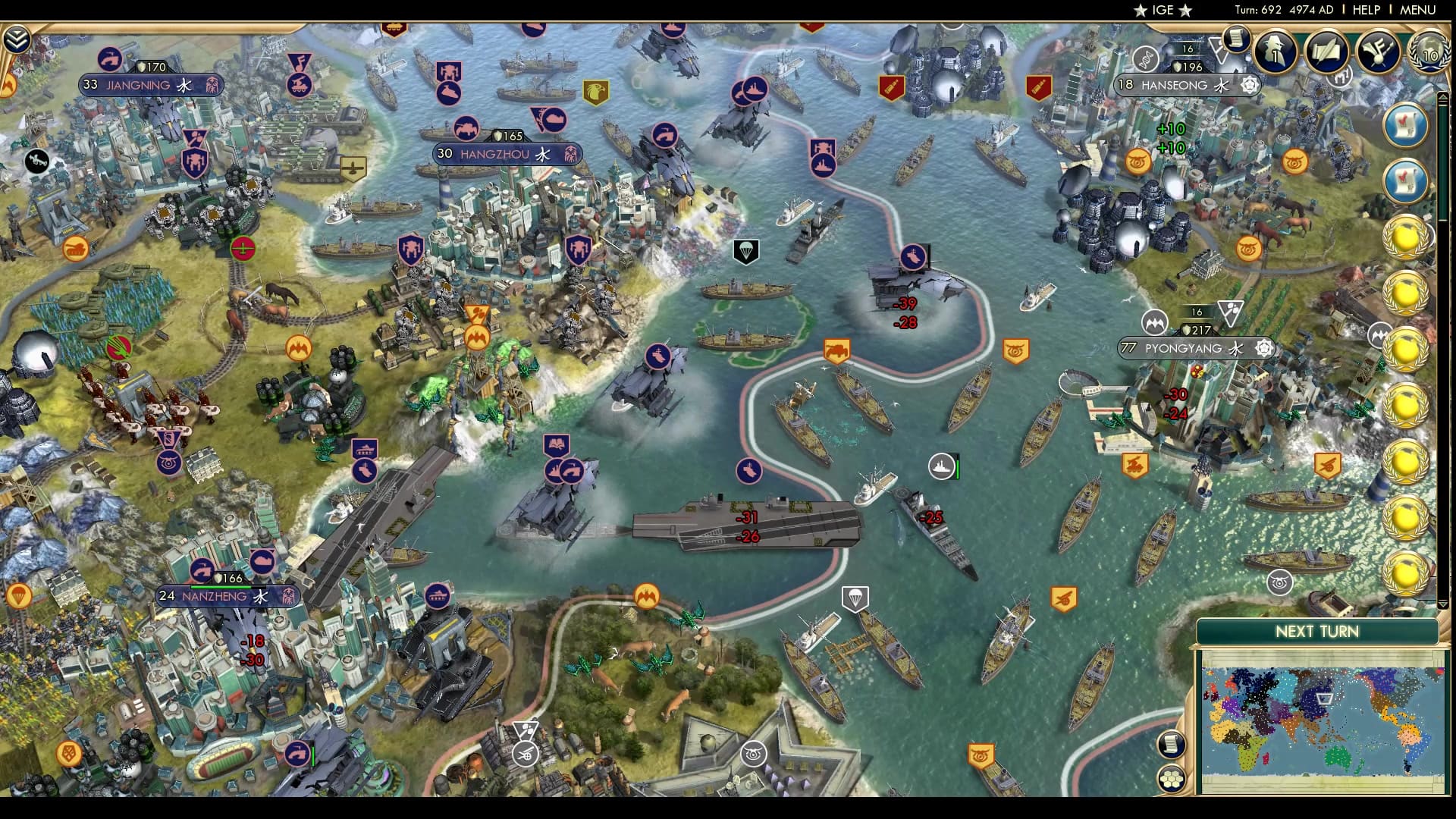Click the green unit health bar near the destroyer
Screen dimensions: 1456x819
coord(957,469)
